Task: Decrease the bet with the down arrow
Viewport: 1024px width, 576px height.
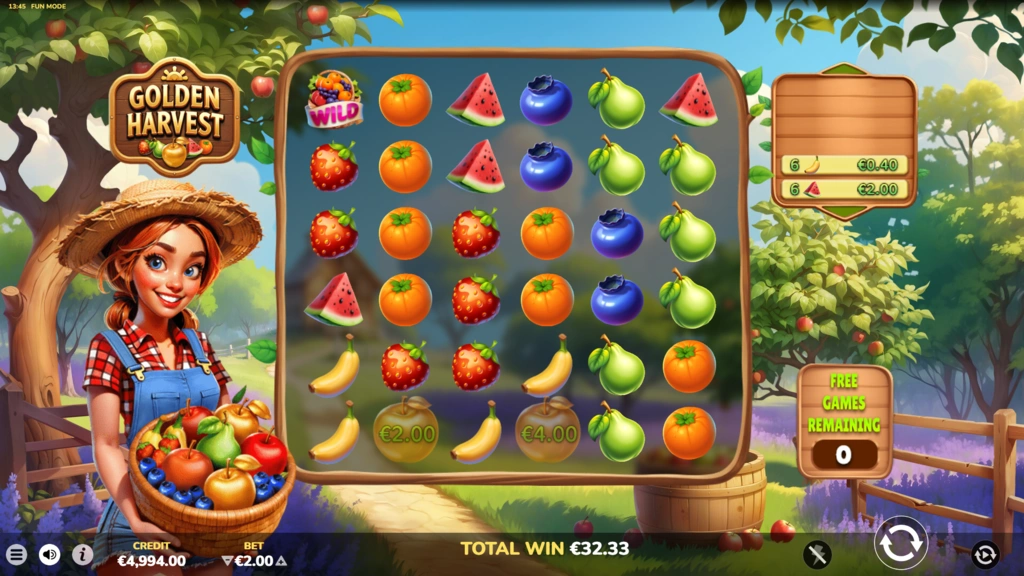Action: 227,561
